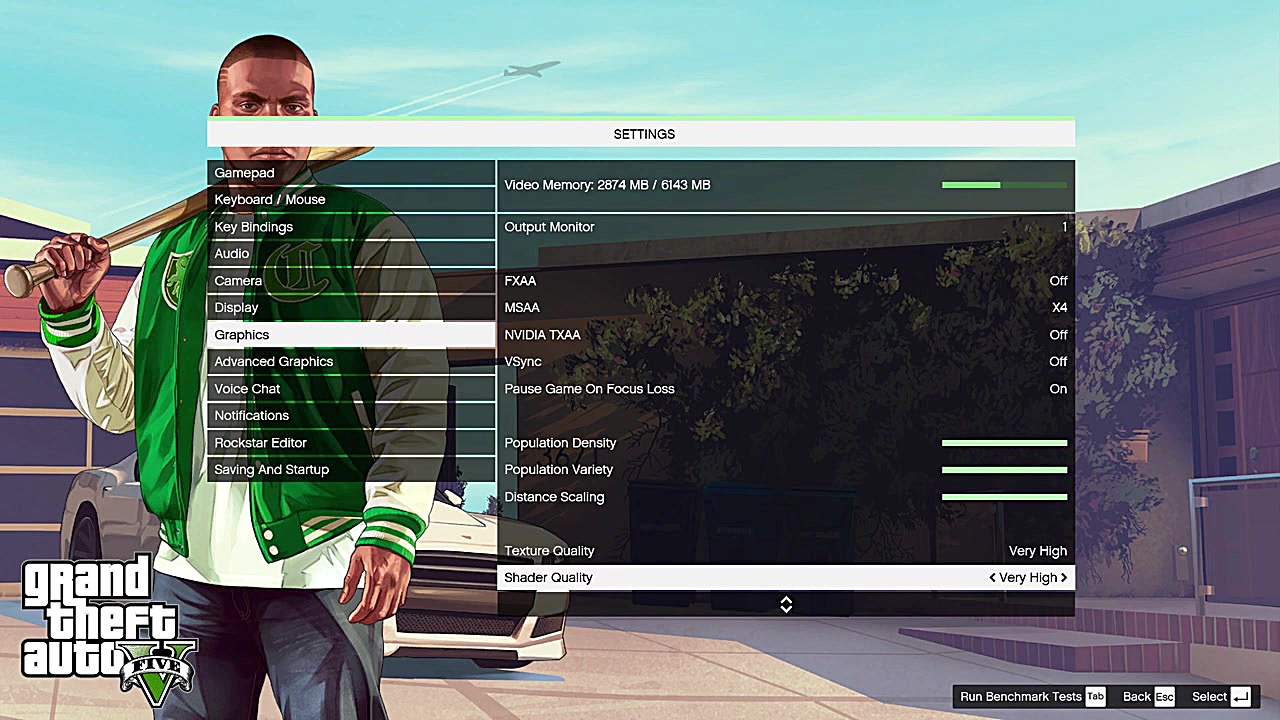
Task: Click the right arrow on Shader Quality
Action: pos(1064,578)
